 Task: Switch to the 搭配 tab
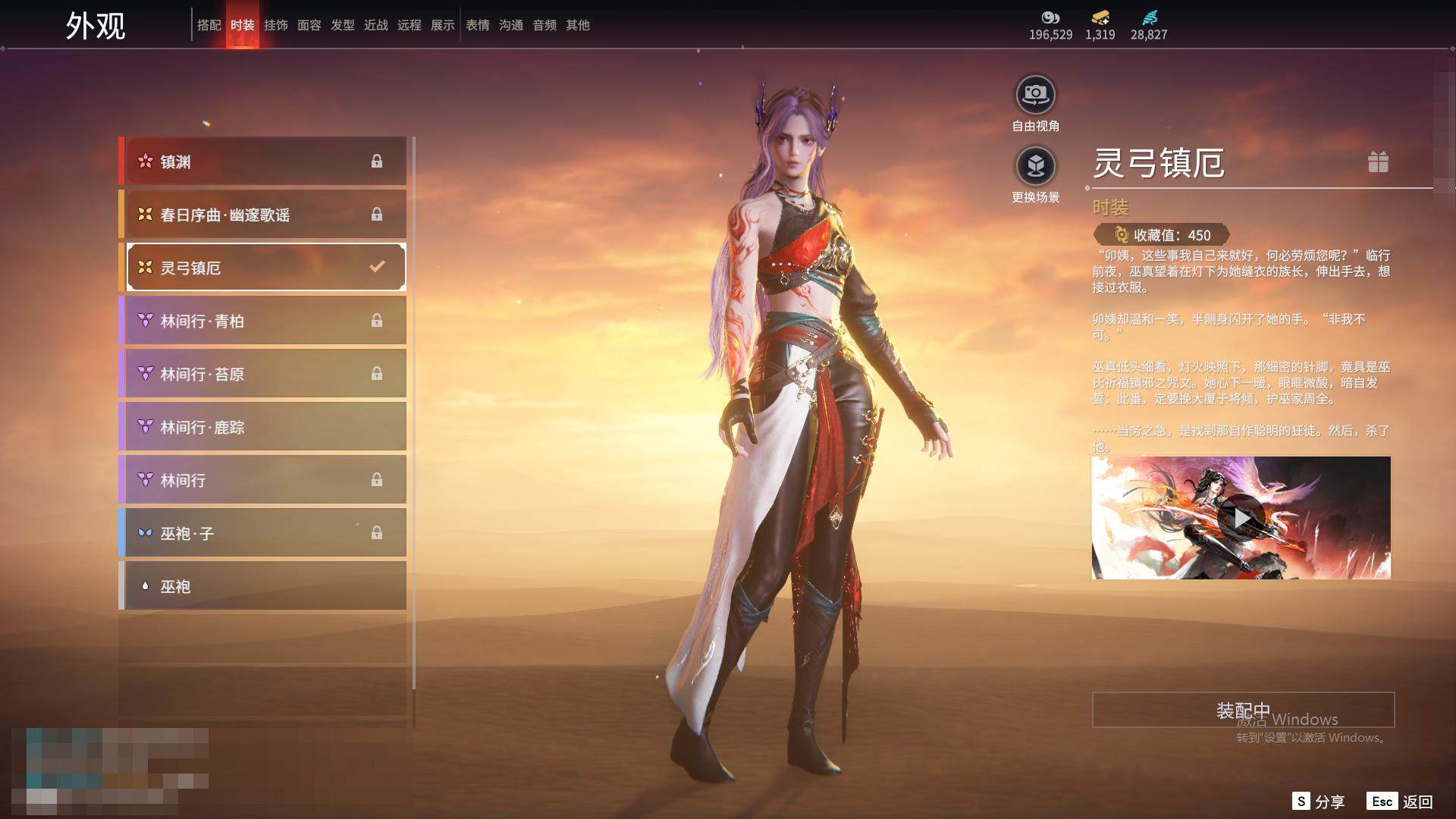tap(209, 25)
